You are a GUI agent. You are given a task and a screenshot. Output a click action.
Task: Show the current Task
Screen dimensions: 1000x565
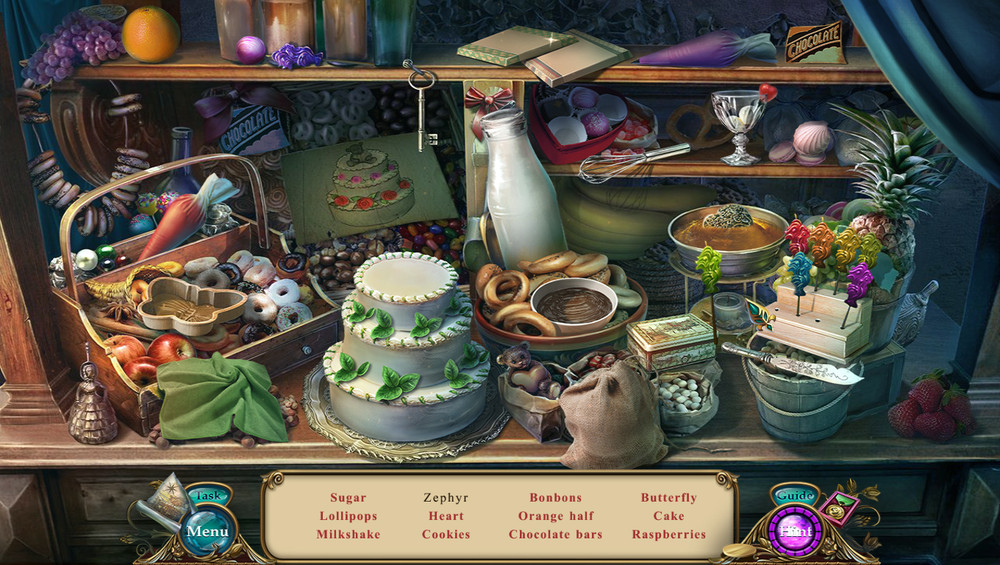(208, 496)
